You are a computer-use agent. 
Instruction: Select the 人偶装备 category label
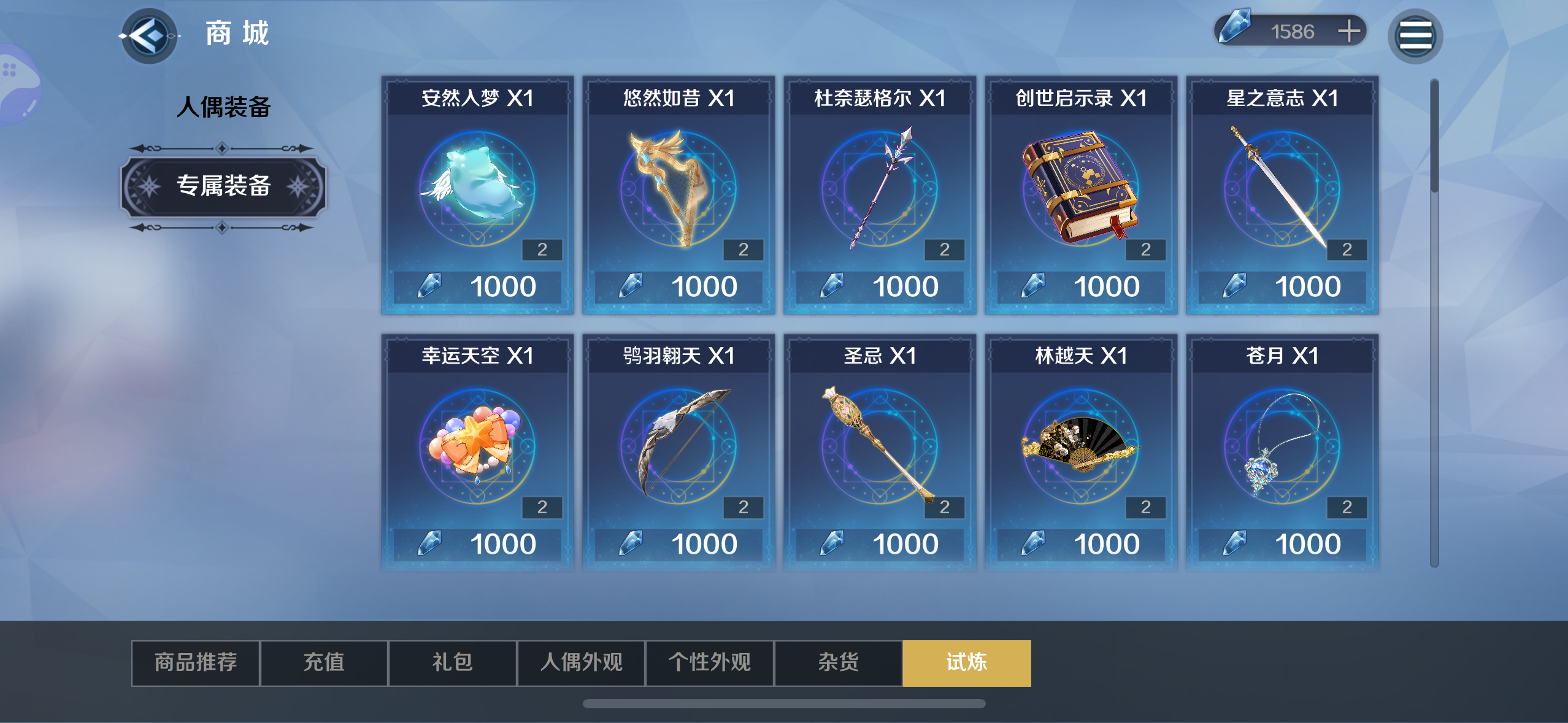(x=223, y=105)
